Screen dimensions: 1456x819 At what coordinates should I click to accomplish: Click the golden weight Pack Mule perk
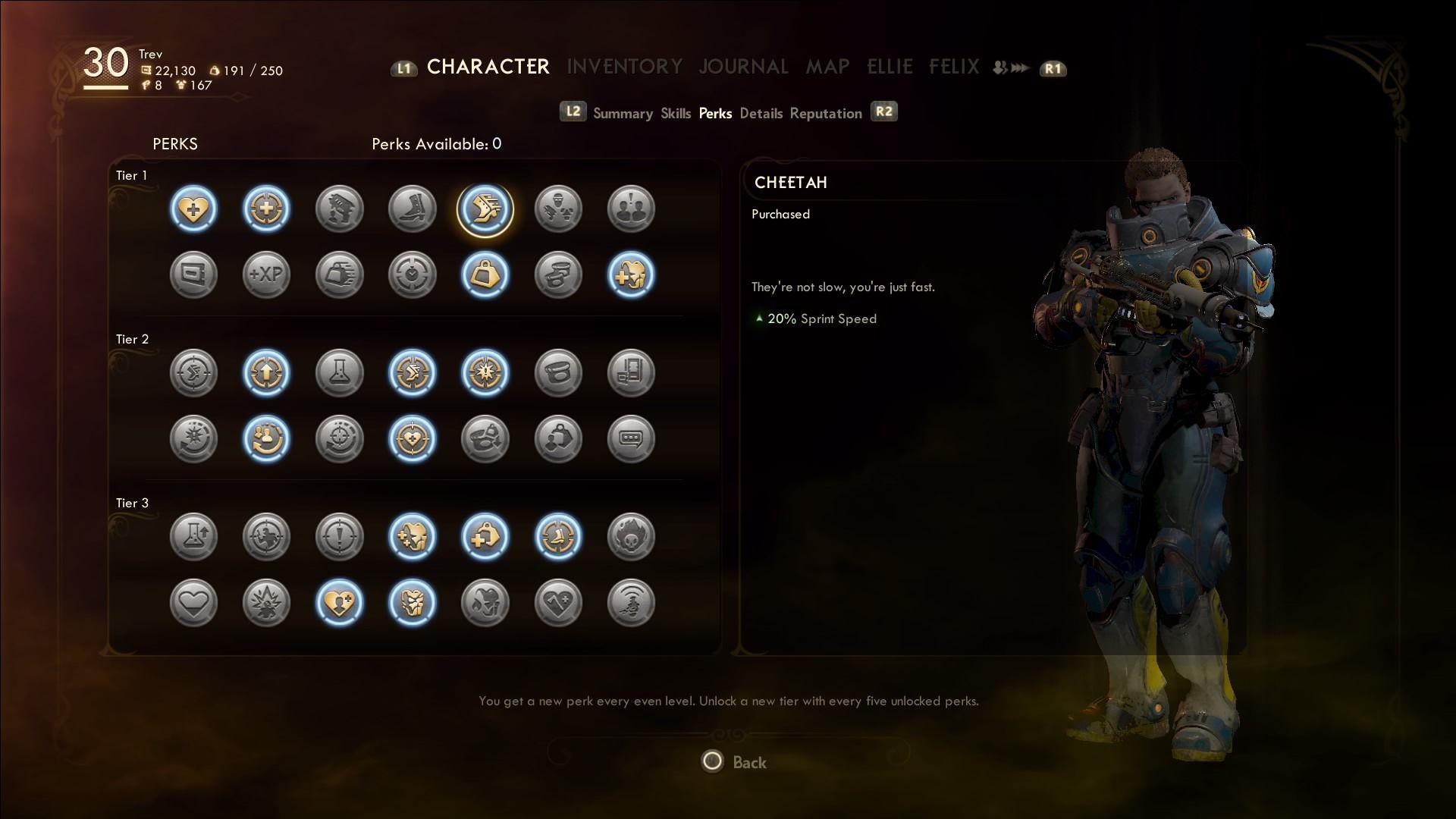[485, 275]
